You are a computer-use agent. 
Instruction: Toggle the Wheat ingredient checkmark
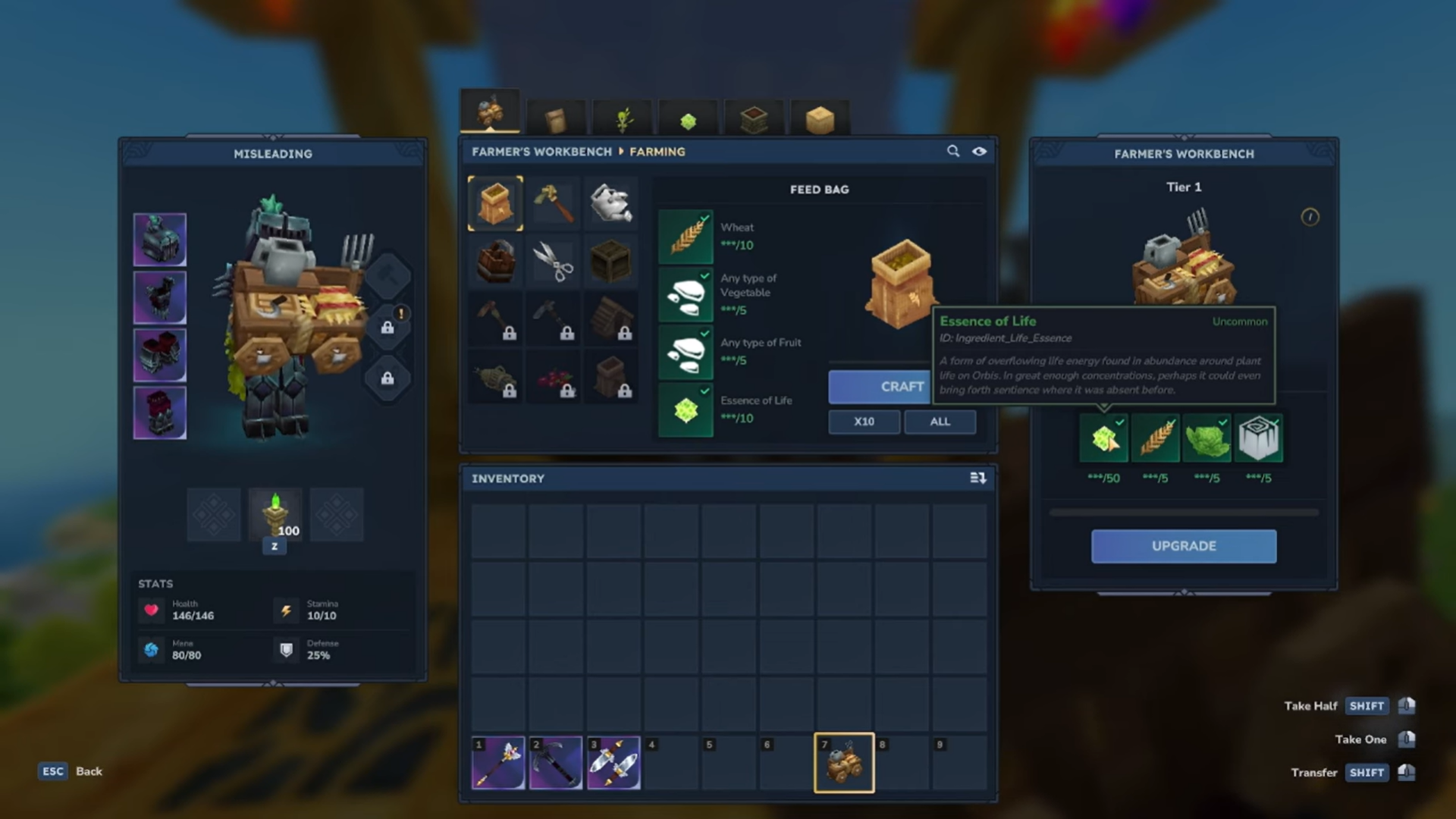click(x=705, y=218)
